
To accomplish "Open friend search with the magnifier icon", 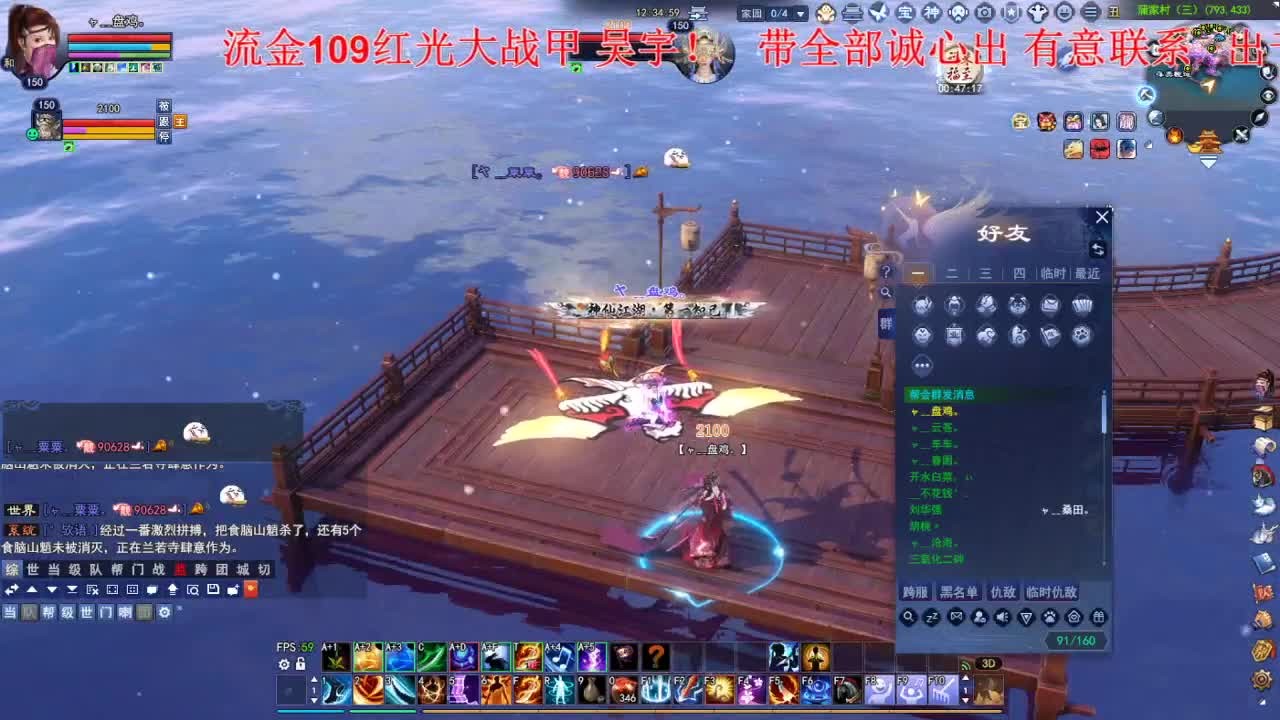I will (x=908, y=617).
